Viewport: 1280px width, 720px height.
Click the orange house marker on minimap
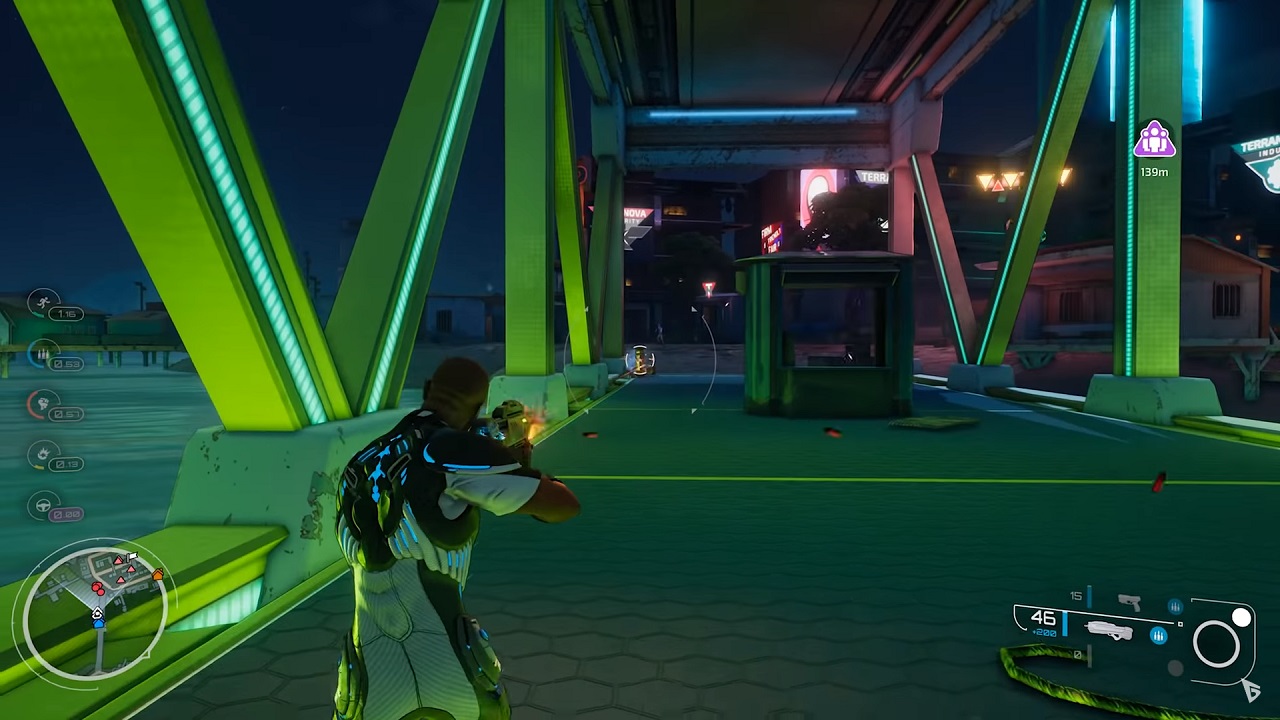tap(157, 575)
